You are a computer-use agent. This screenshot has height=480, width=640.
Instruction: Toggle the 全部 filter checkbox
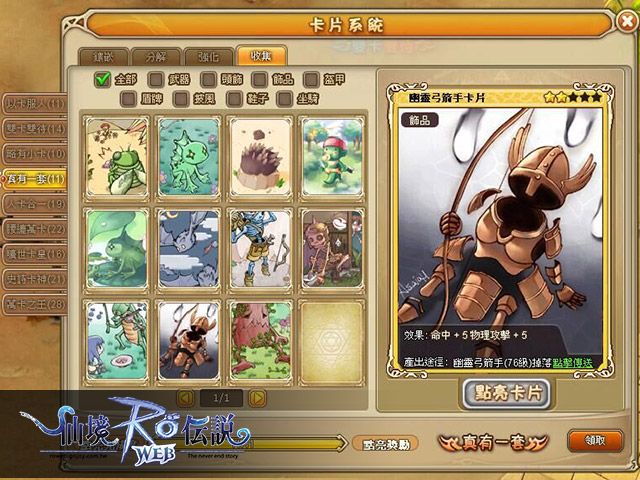(102, 79)
